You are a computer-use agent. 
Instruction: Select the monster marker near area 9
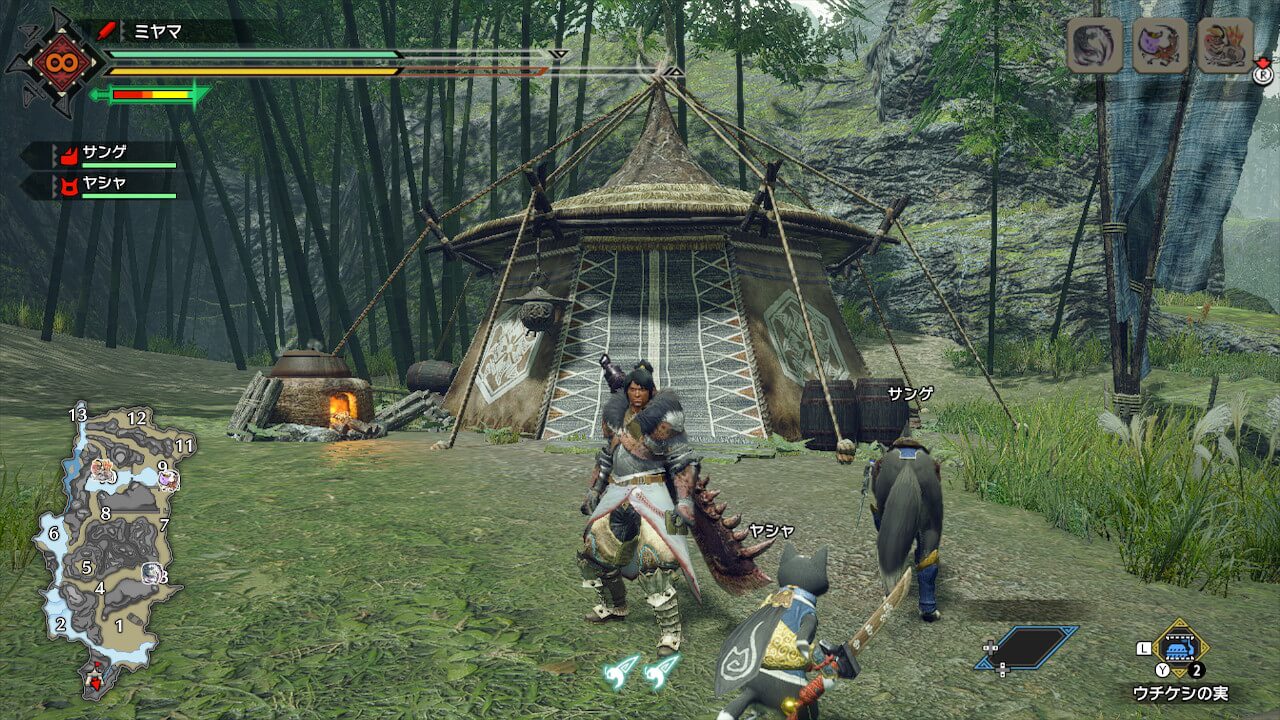(167, 480)
